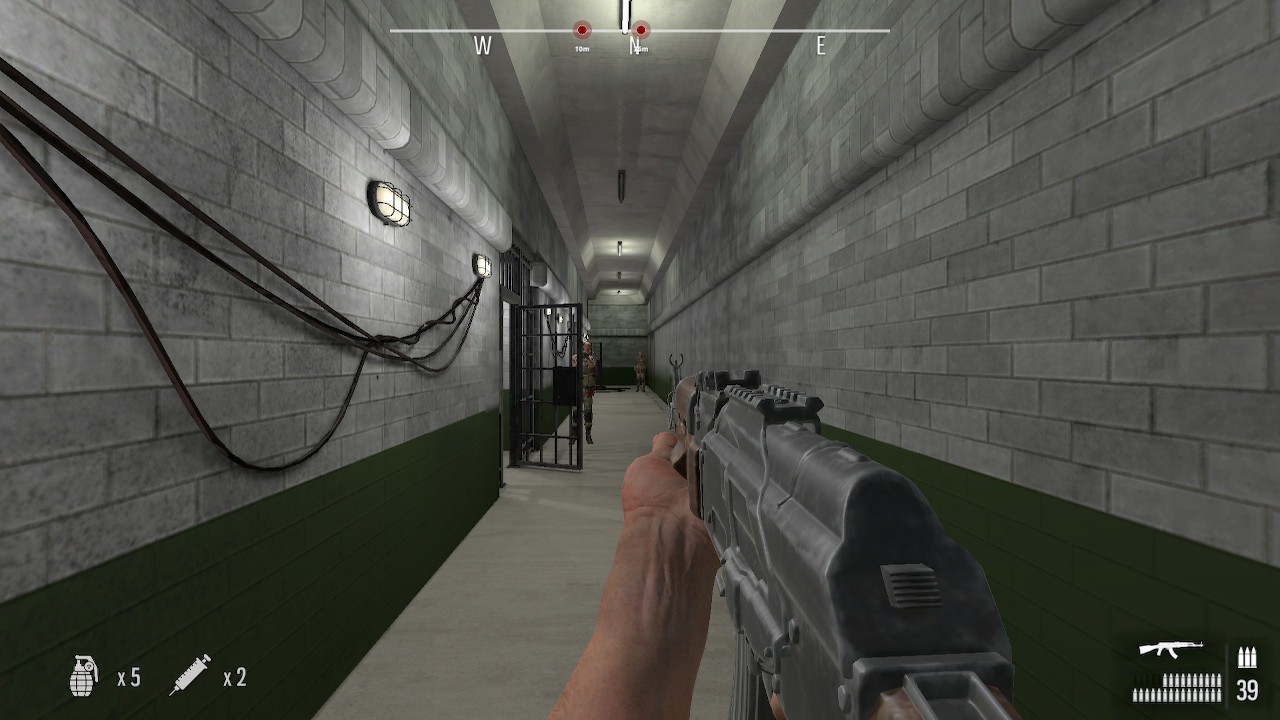The height and width of the screenshot is (720, 1280).
Task: Click the right red enemy marker near N
Action: (x=640, y=29)
